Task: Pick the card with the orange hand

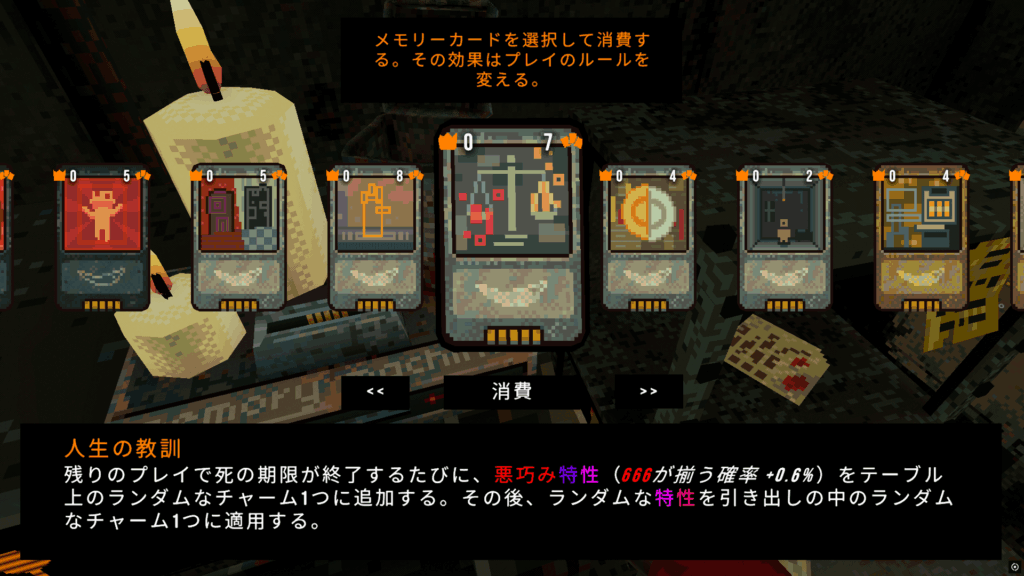Action: 376,236
